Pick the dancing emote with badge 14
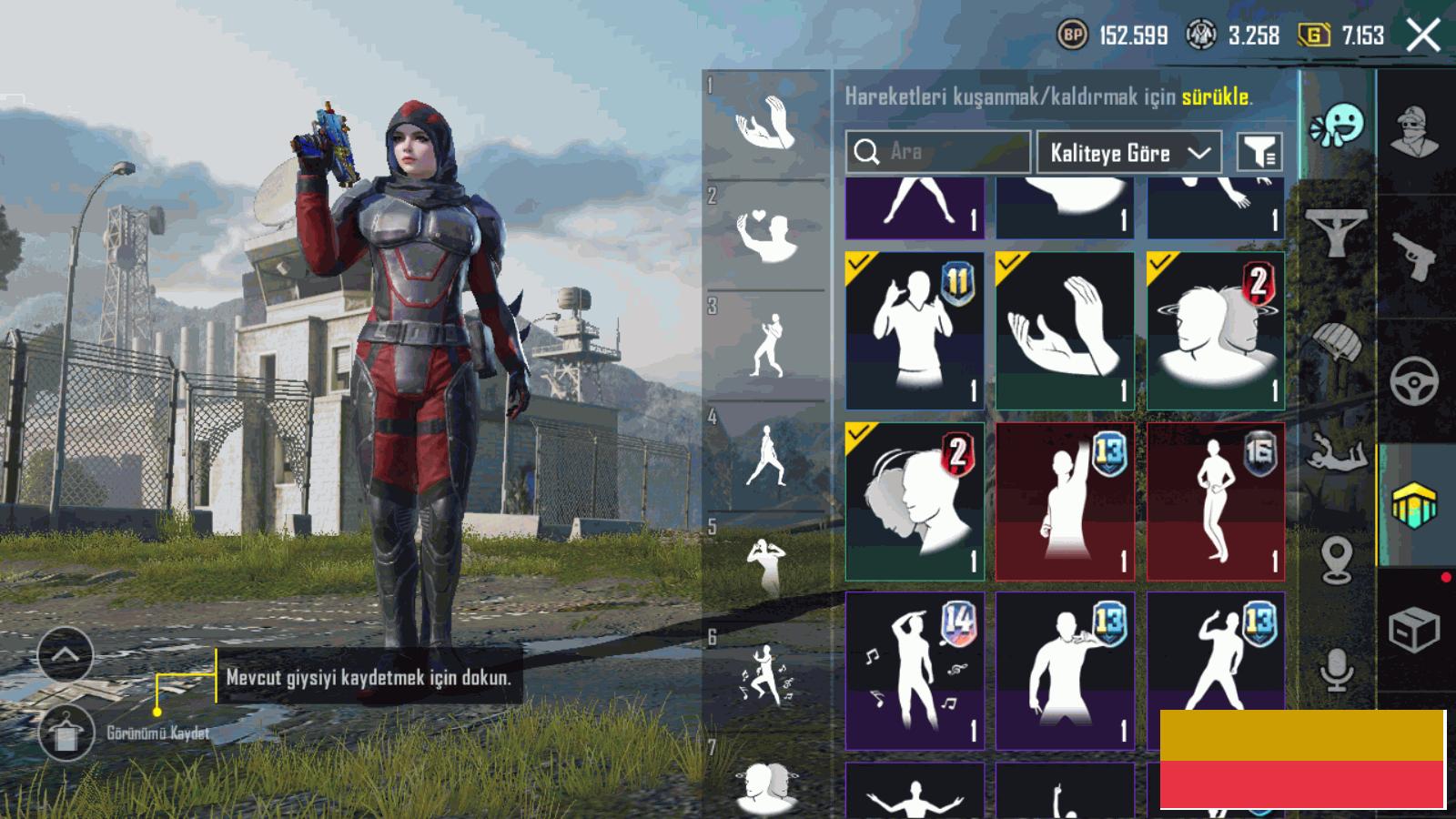Image resolution: width=1456 pixels, height=819 pixels. point(915,671)
